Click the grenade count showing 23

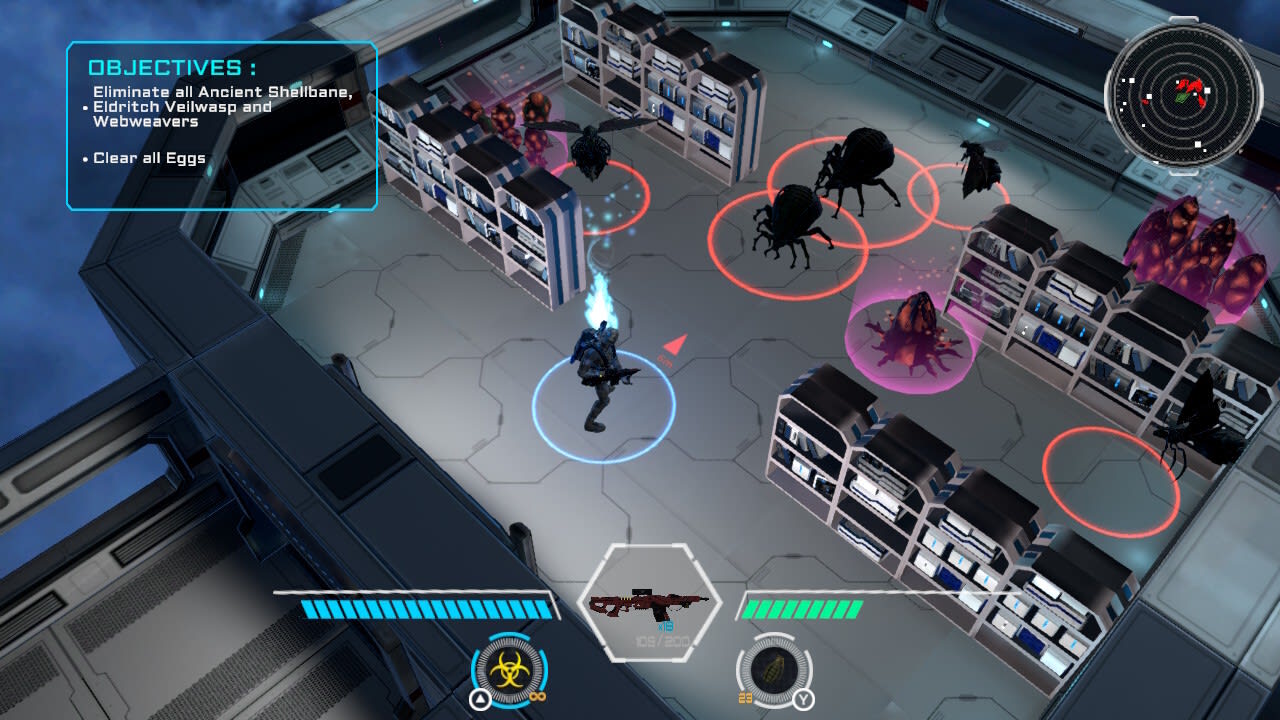[x=746, y=696]
